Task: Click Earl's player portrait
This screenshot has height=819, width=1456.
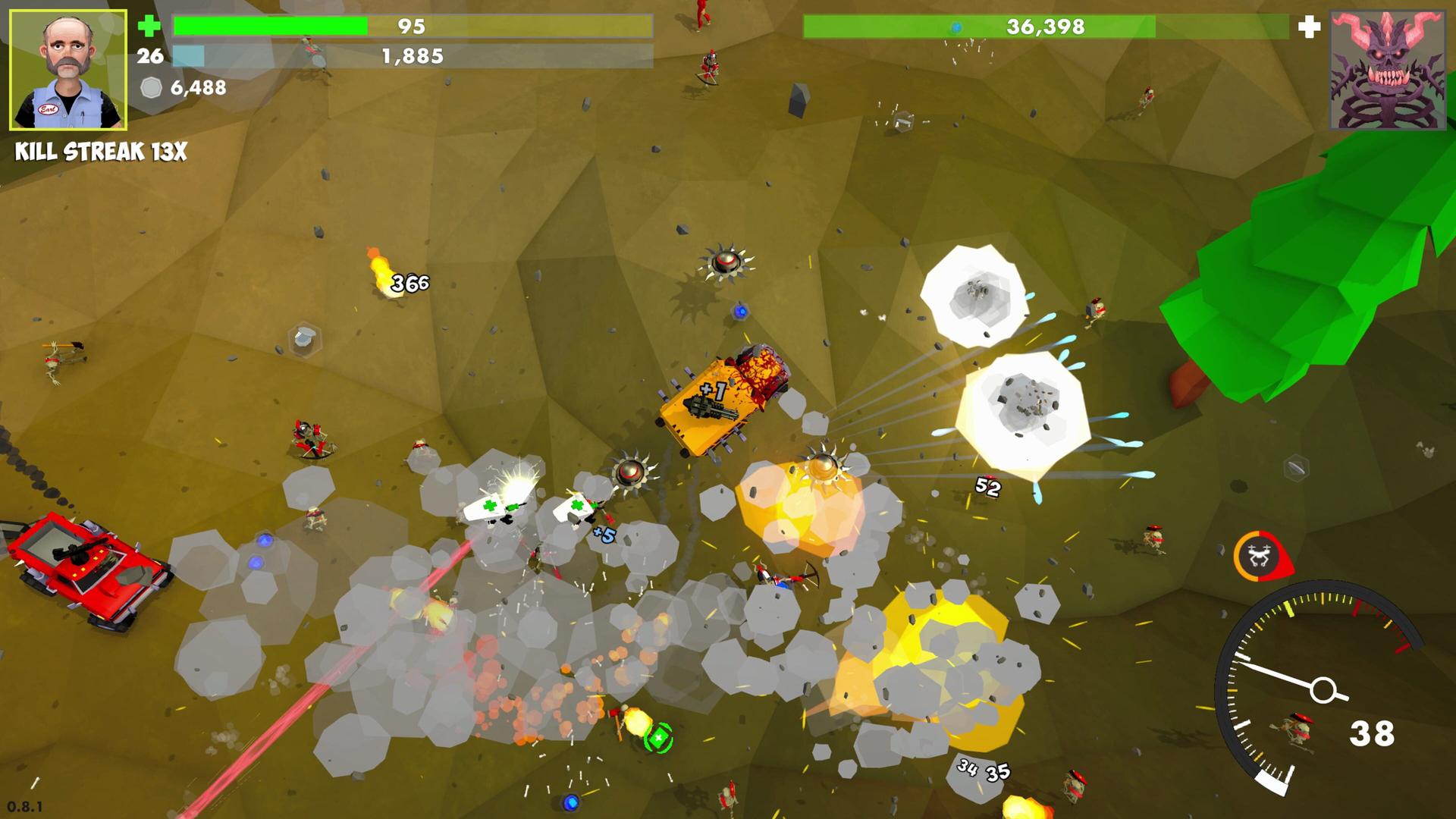Action: pos(68,70)
